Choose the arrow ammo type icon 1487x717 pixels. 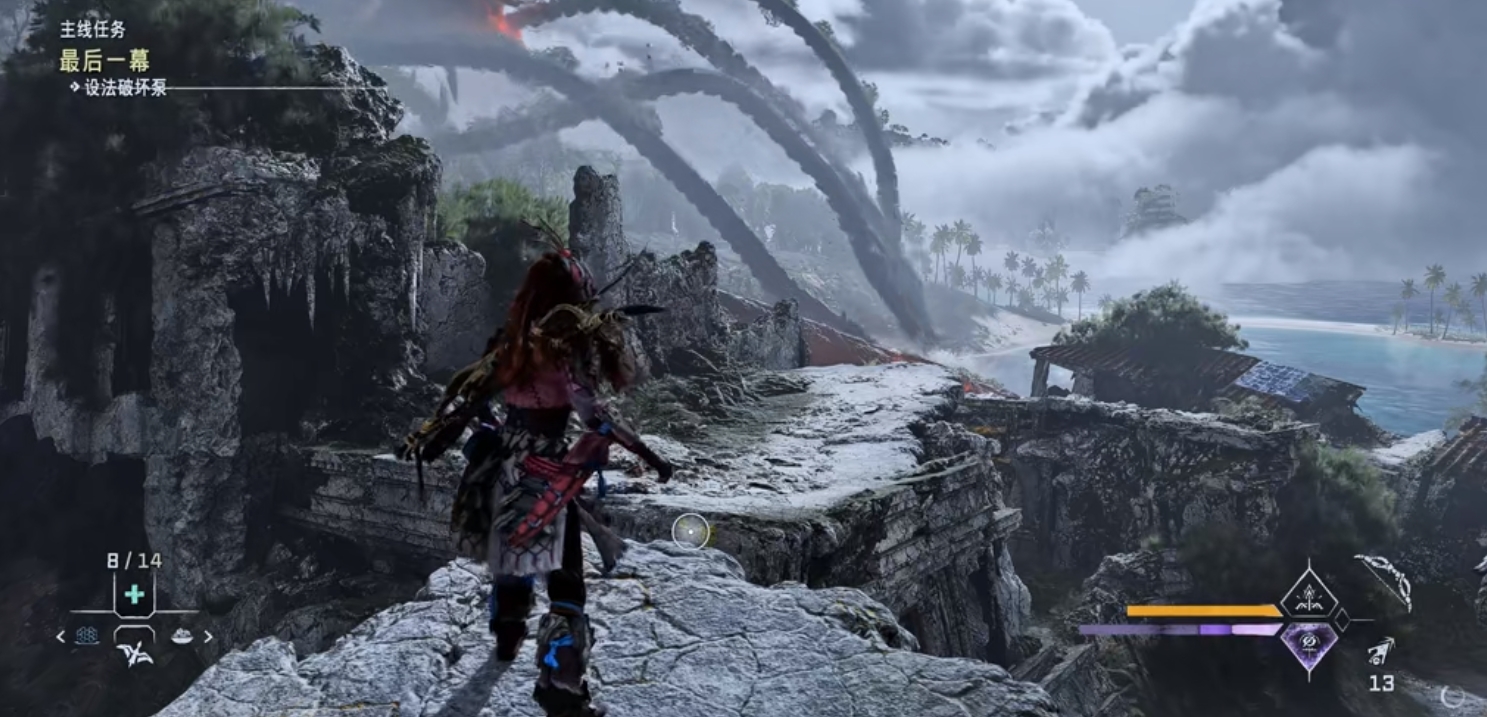click(x=1382, y=654)
